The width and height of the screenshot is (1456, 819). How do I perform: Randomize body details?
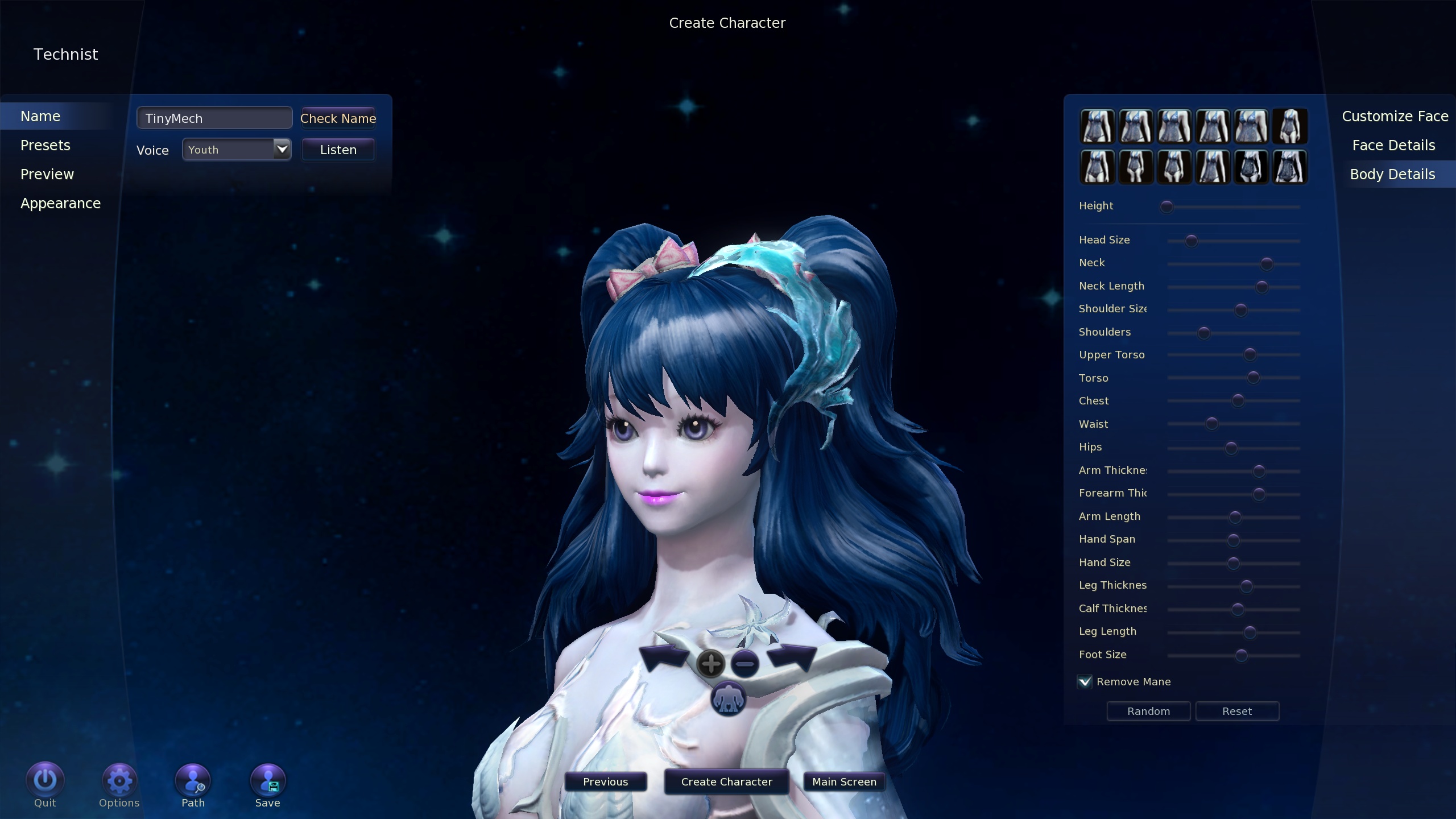tap(1148, 712)
